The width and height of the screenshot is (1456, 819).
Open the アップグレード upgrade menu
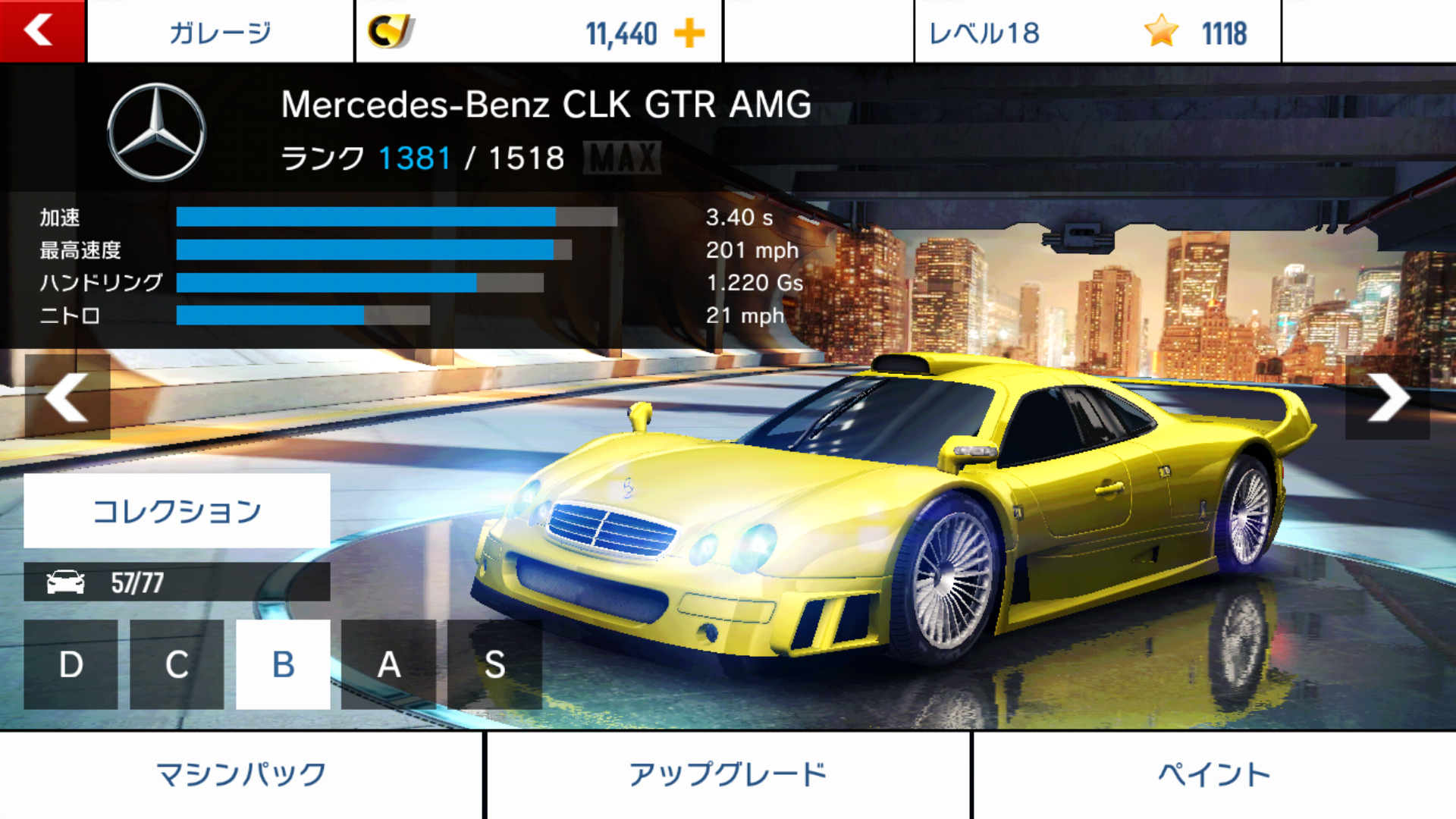click(x=728, y=774)
